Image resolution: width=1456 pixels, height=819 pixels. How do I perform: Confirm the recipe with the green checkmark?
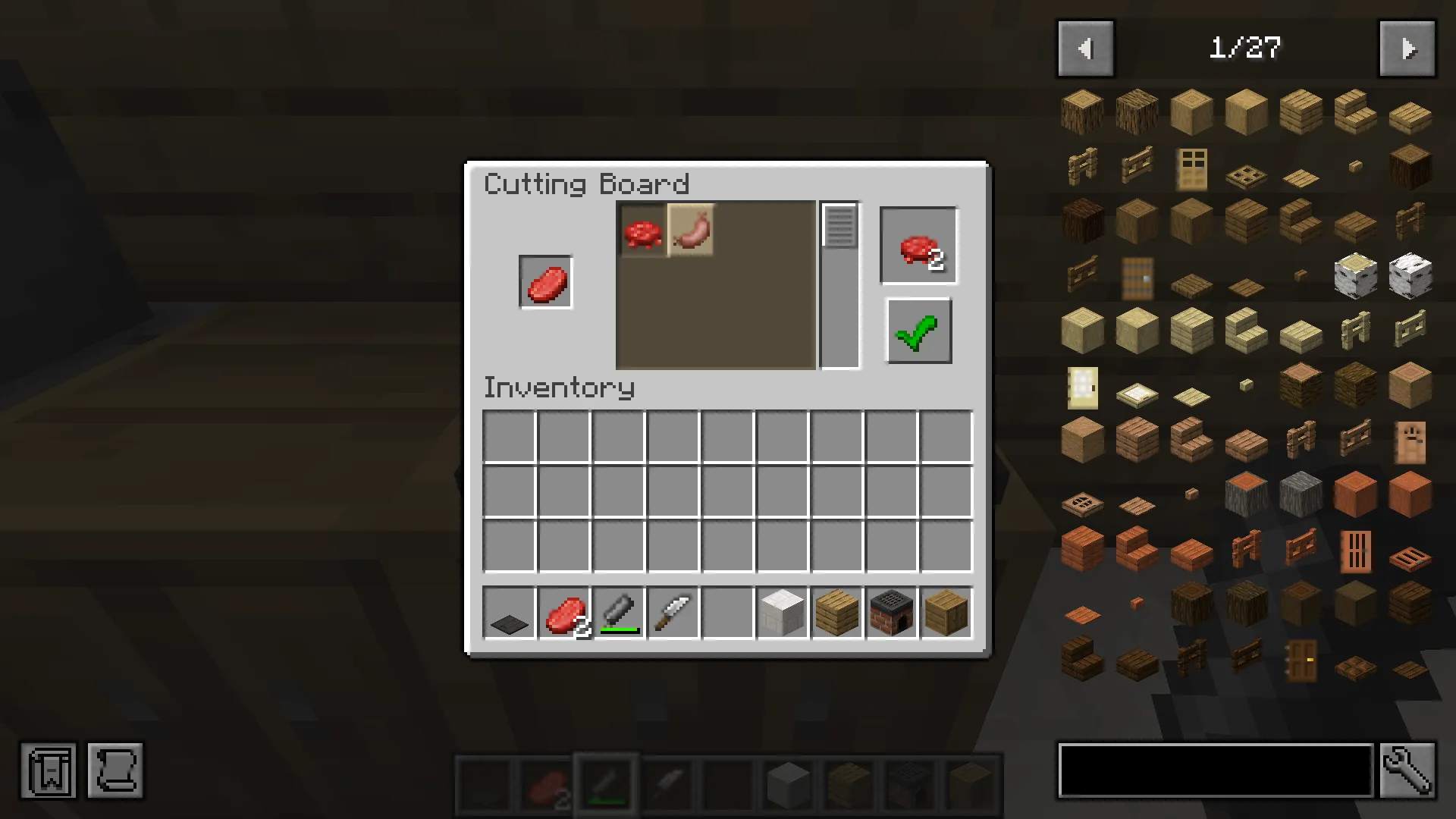click(x=918, y=331)
